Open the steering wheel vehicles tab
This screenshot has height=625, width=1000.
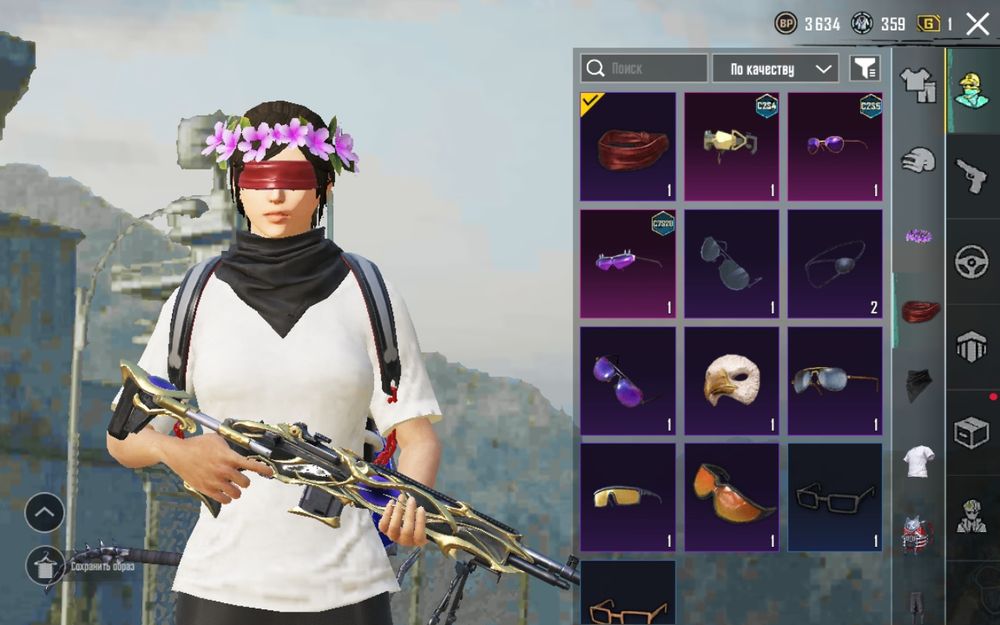point(971,262)
